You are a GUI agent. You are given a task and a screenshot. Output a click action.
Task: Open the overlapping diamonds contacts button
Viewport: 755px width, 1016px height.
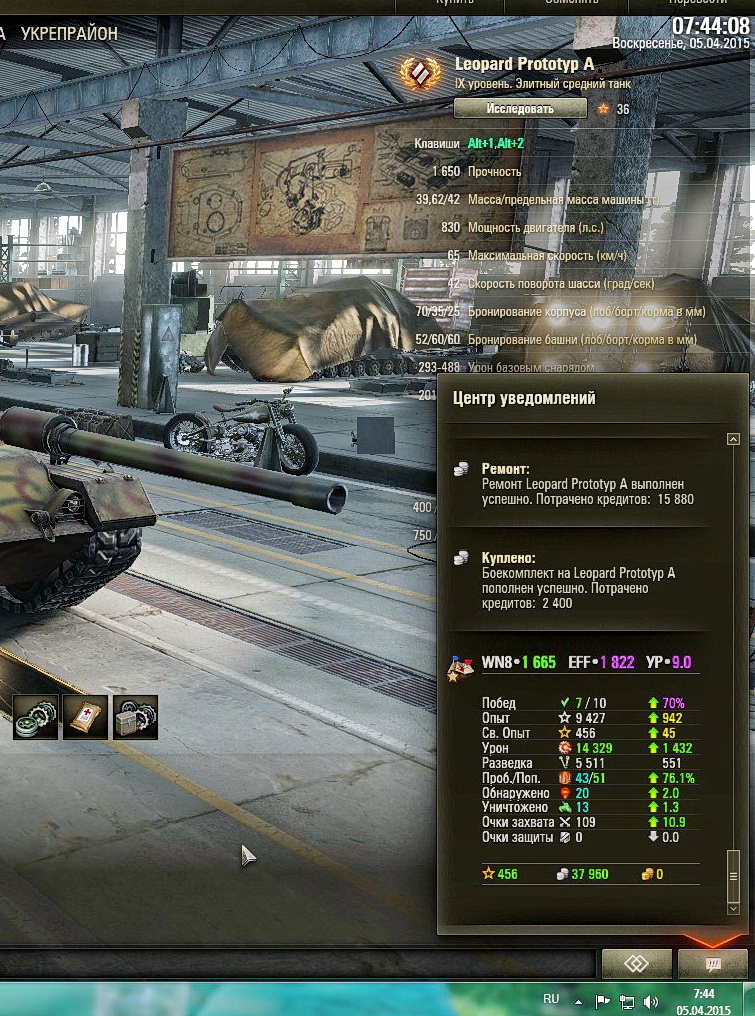point(636,964)
